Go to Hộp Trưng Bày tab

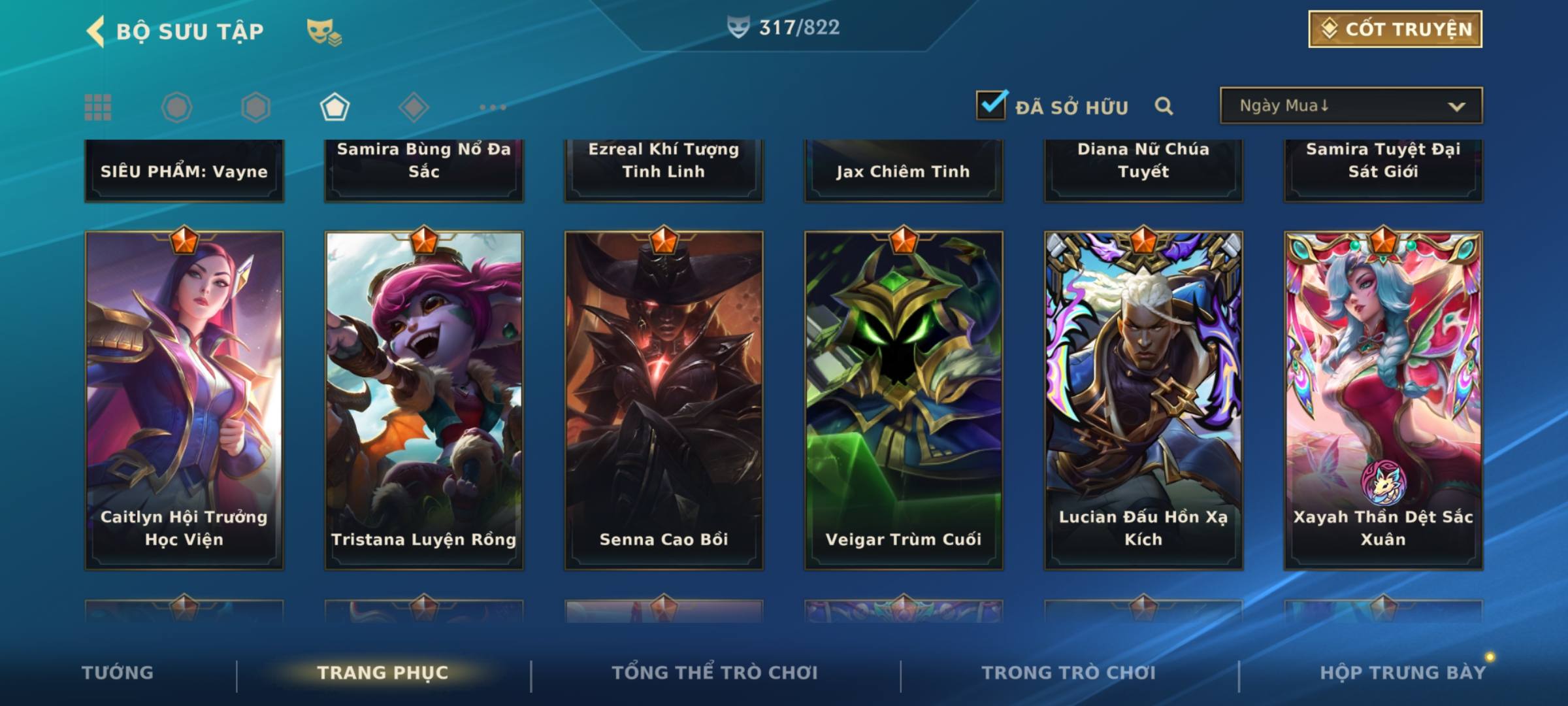pyautogui.click(x=1402, y=673)
